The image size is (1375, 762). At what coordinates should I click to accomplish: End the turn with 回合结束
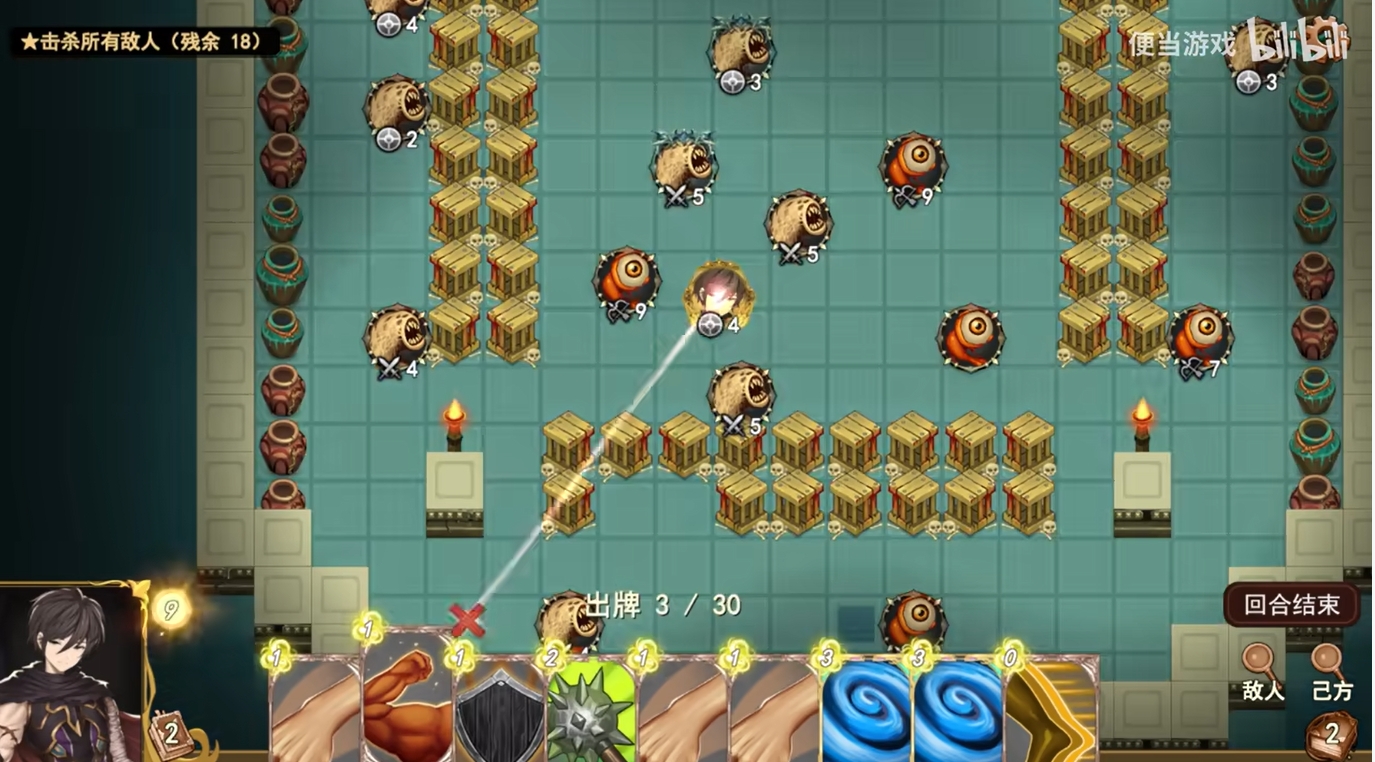tap(1291, 605)
